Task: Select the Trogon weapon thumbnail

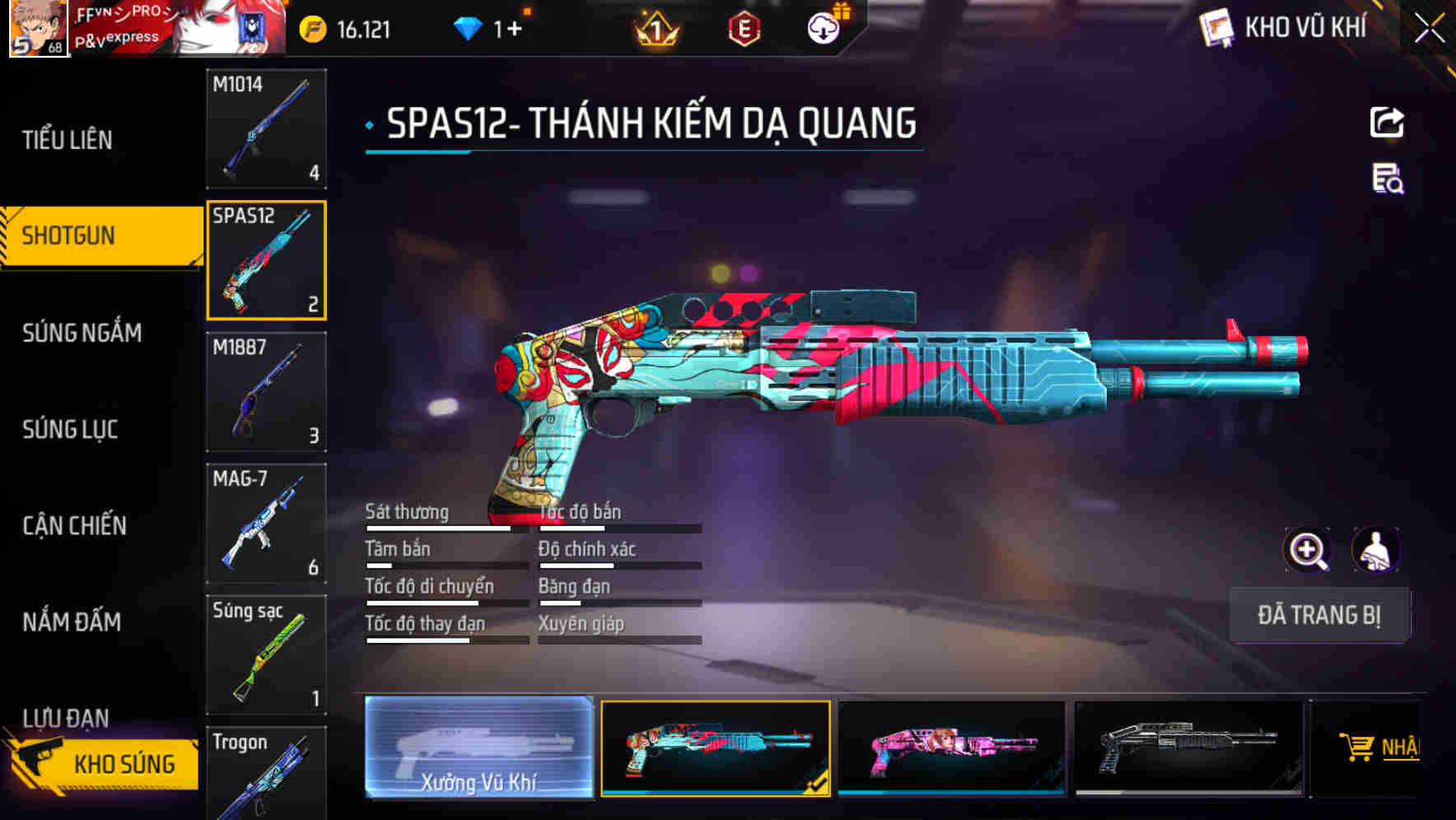Action: point(265,774)
